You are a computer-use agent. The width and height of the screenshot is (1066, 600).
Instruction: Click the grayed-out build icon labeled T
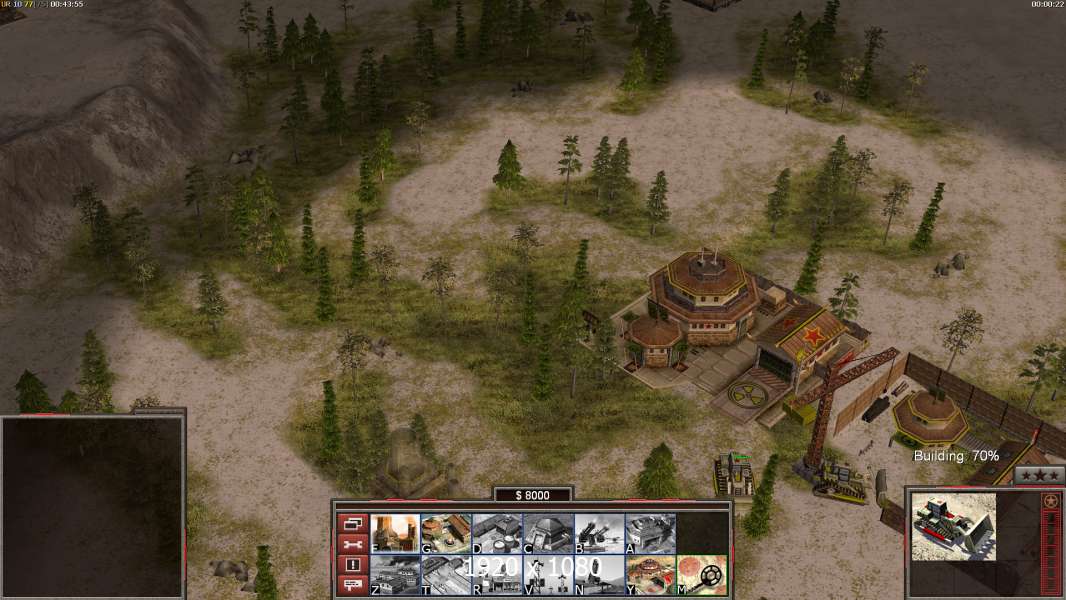click(446, 575)
